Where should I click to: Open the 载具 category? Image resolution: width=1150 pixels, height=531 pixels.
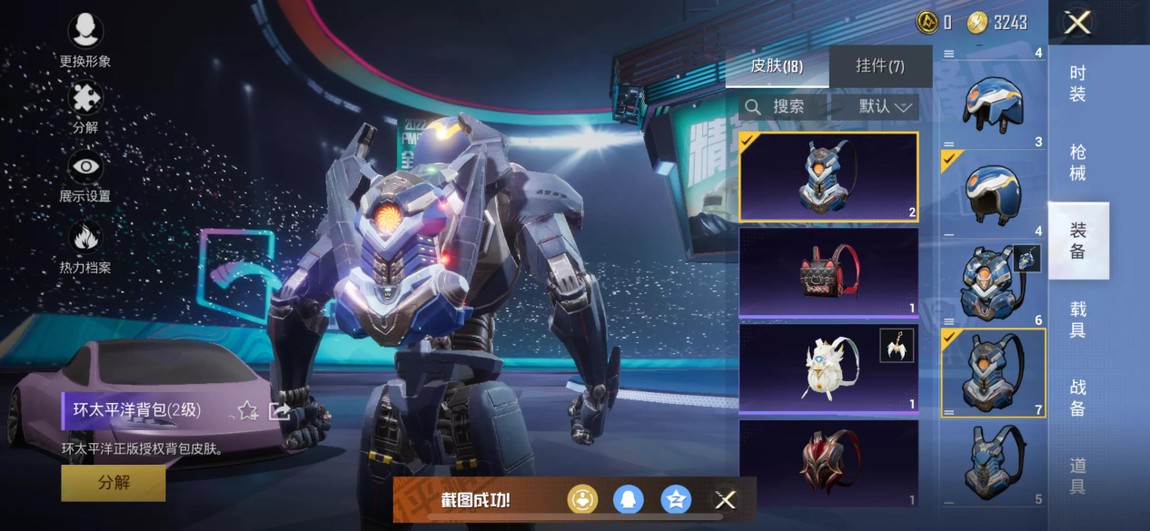tap(1078, 319)
